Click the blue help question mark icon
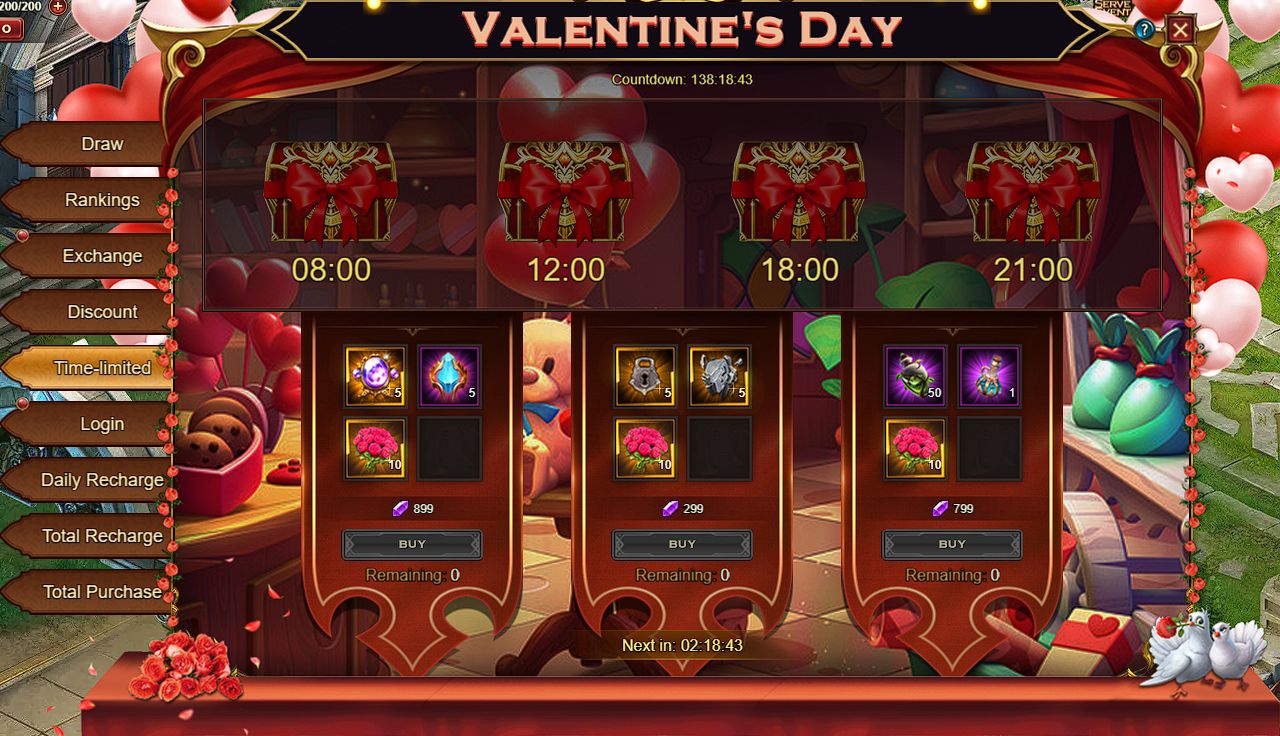The width and height of the screenshot is (1280, 736). tap(1144, 30)
